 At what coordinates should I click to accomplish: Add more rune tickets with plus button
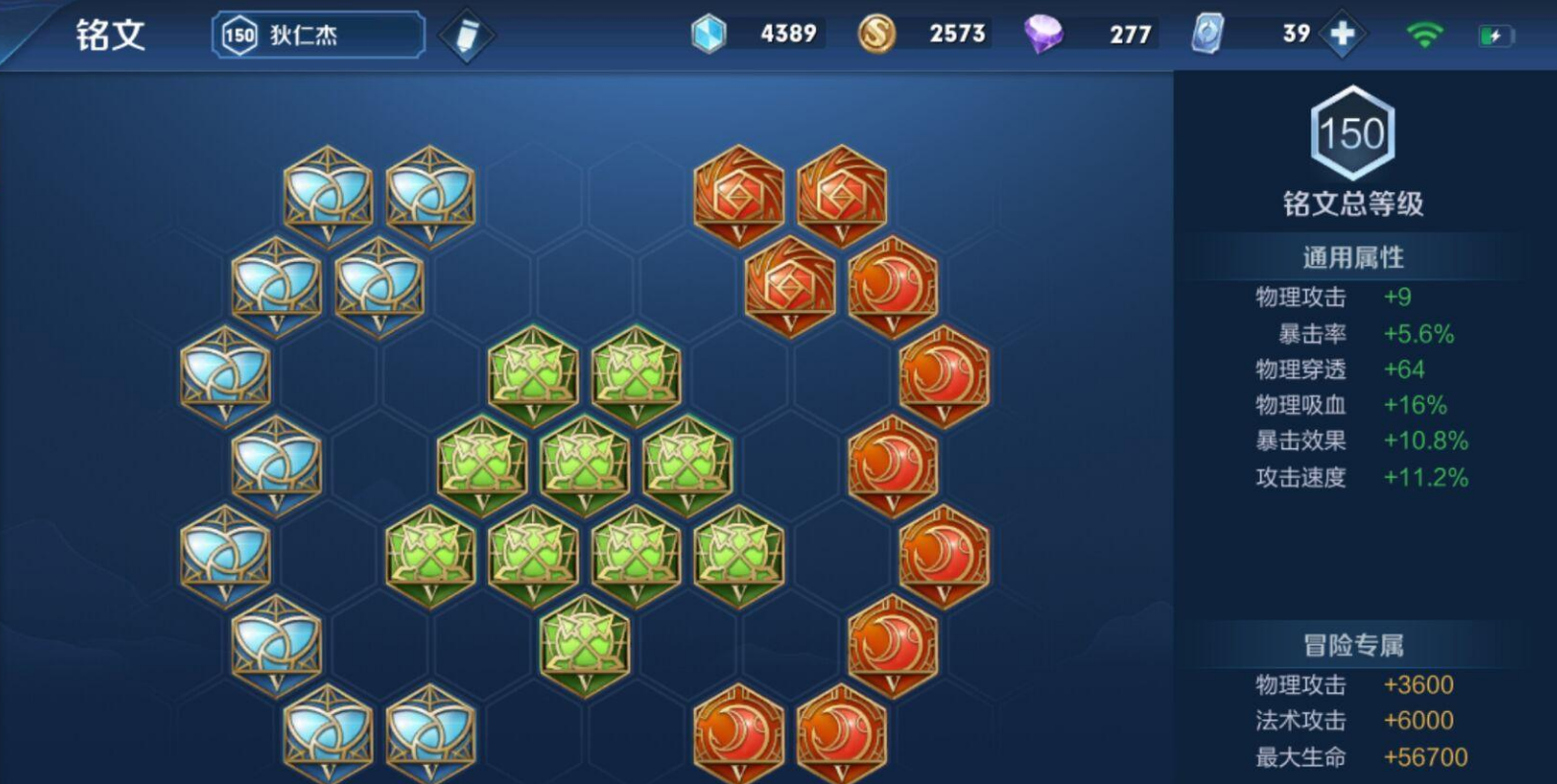(x=1341, y=34)
